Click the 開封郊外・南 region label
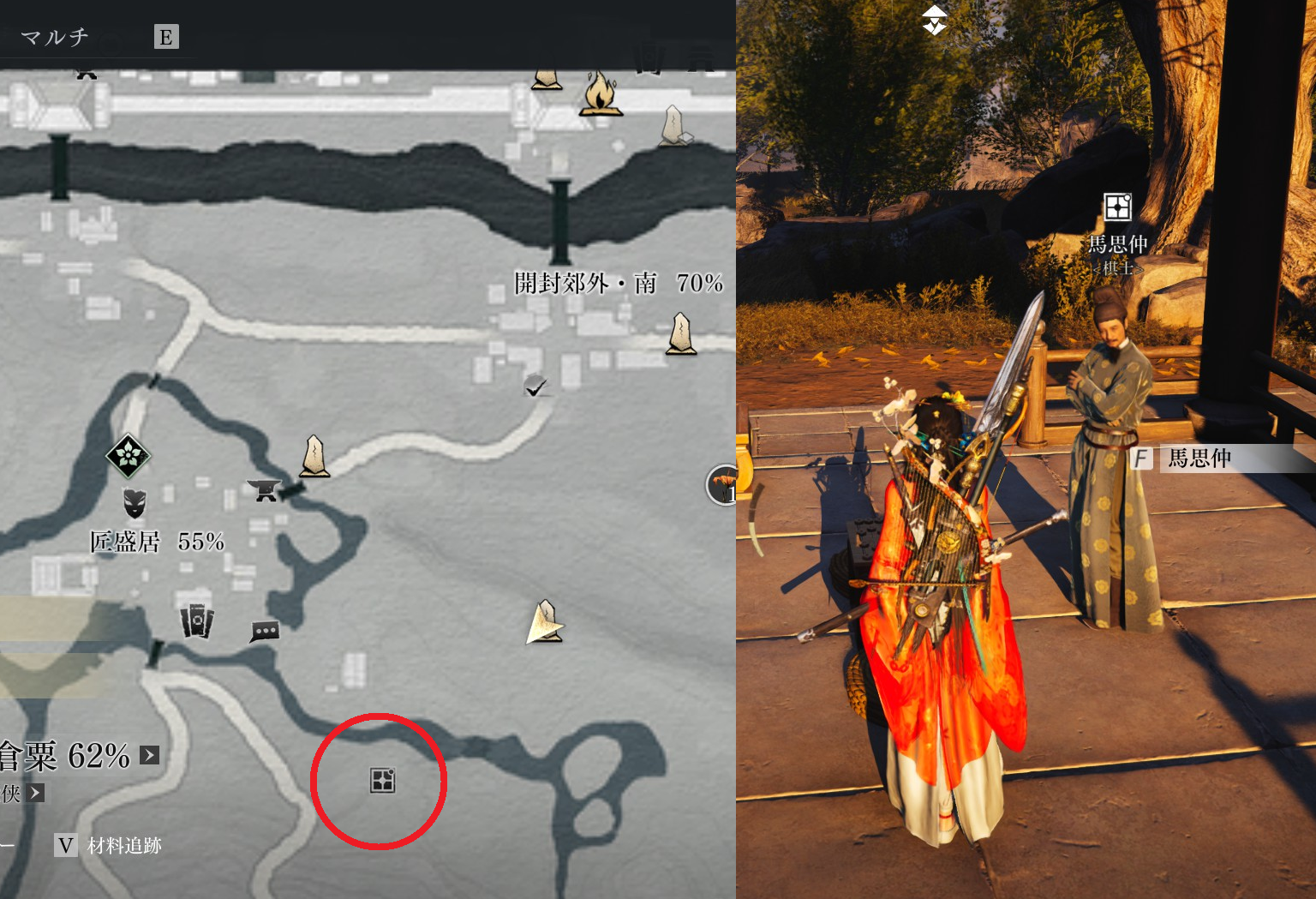This screenshot has height=899, width=1316. coord(585,283)
